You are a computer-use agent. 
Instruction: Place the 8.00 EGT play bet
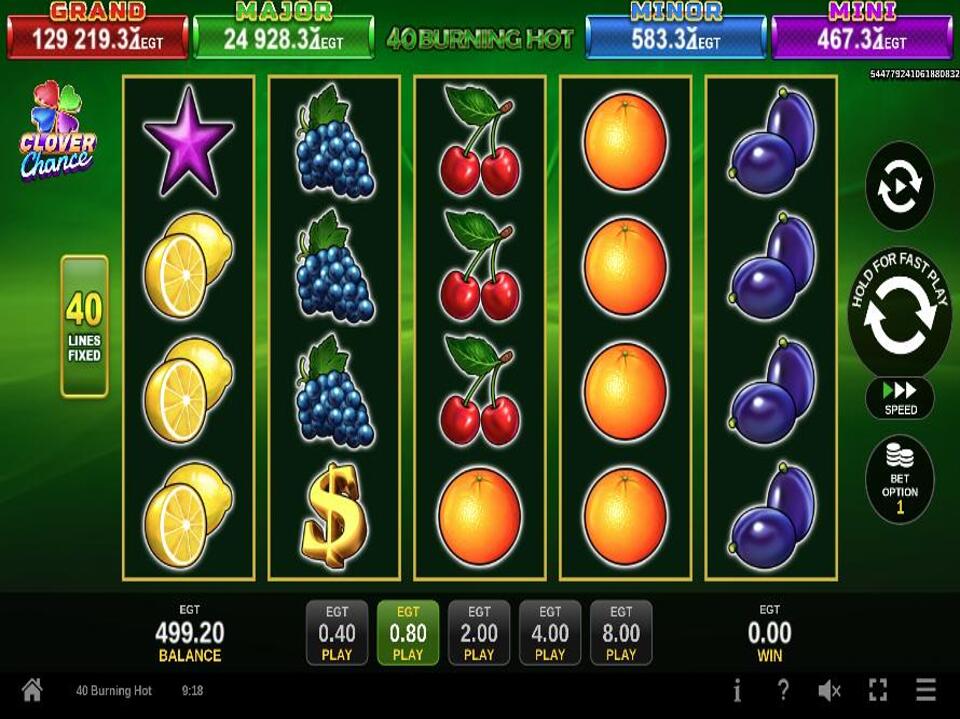621,633
